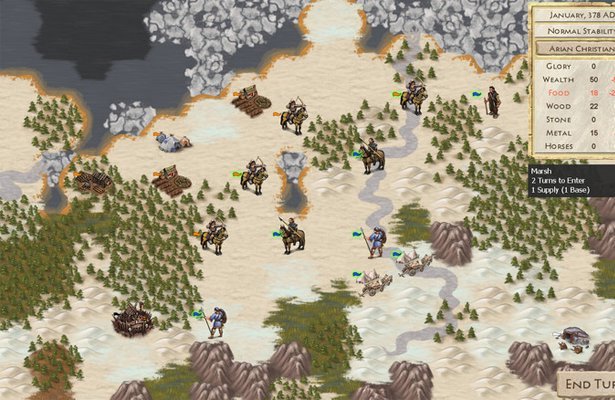The height and width of the screenshot is (400, 615).
Task: Open the Arian Christian religion panel
Action: click(x=575, y=47)
